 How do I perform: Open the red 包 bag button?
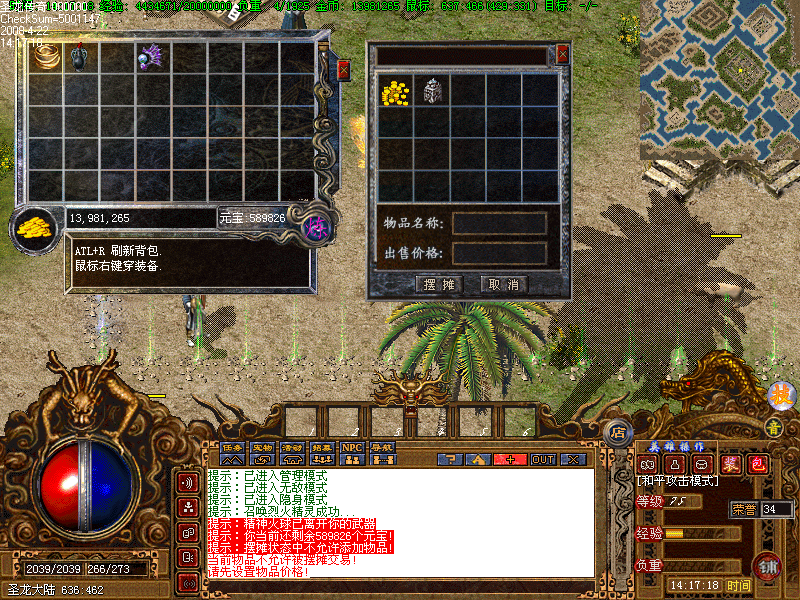757,465
